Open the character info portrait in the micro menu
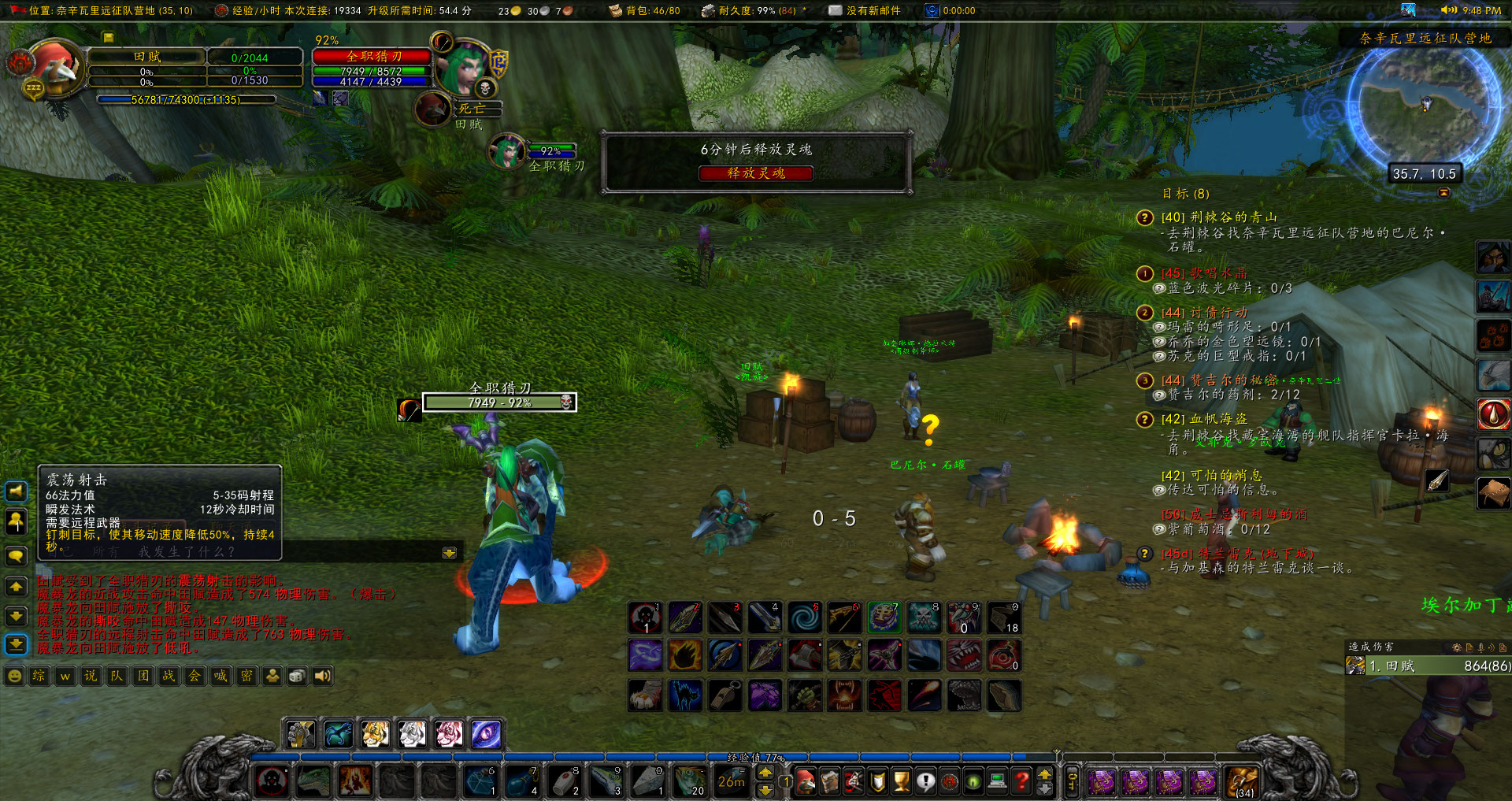Image resolution: width=1512 pixels, height=801 pixels. tap(806, 780)
